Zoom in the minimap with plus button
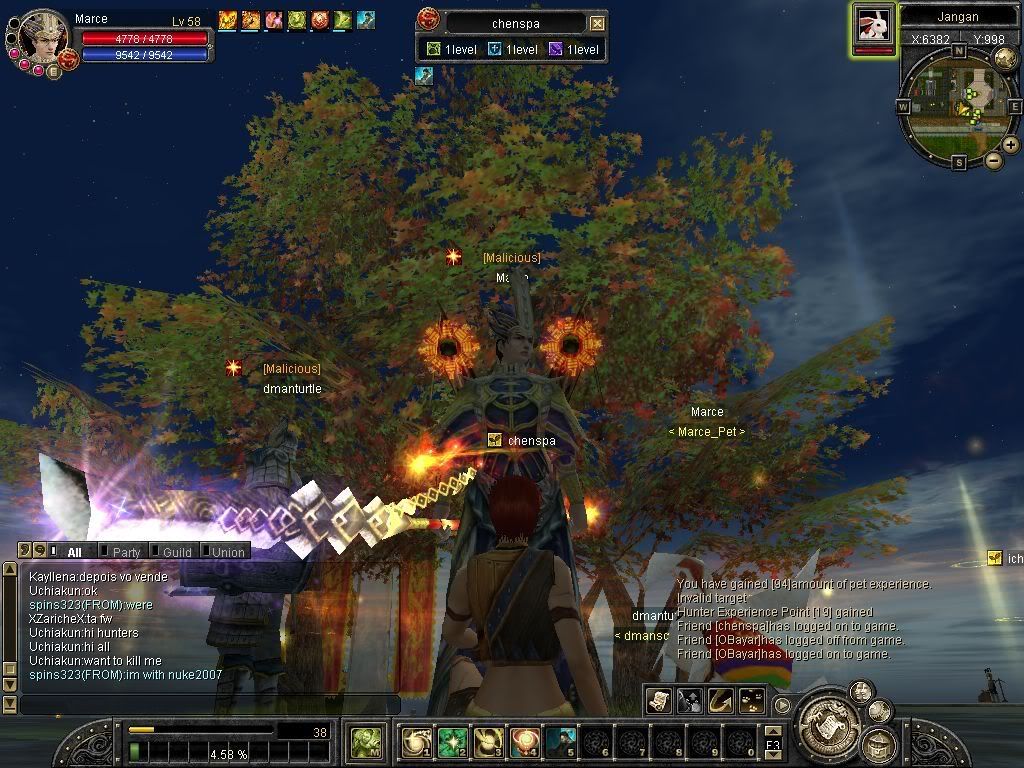The image size is (1024, 768). 1011,145
